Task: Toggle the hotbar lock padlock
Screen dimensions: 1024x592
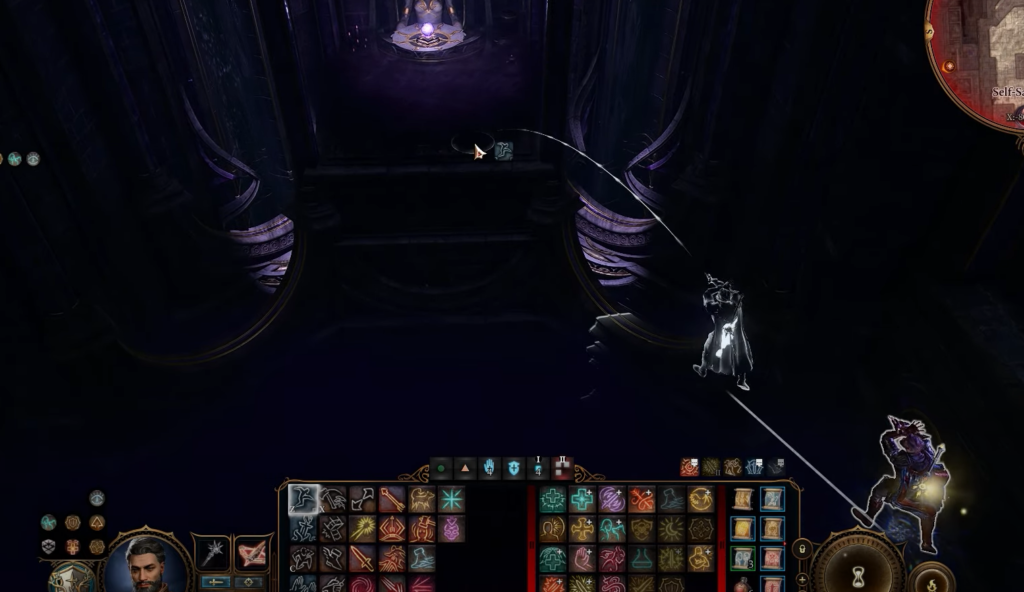Action: click(x=801, y=549)
